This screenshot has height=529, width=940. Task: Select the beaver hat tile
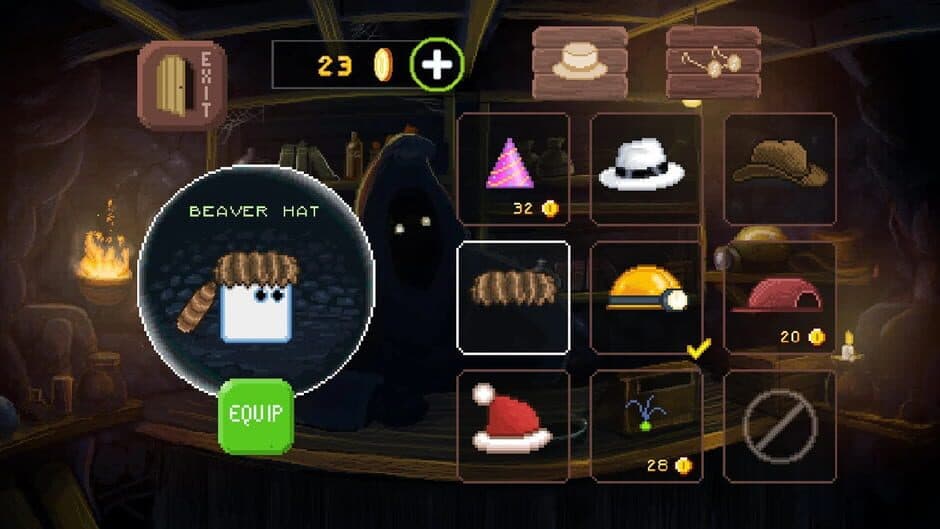[x=513, y=297]
